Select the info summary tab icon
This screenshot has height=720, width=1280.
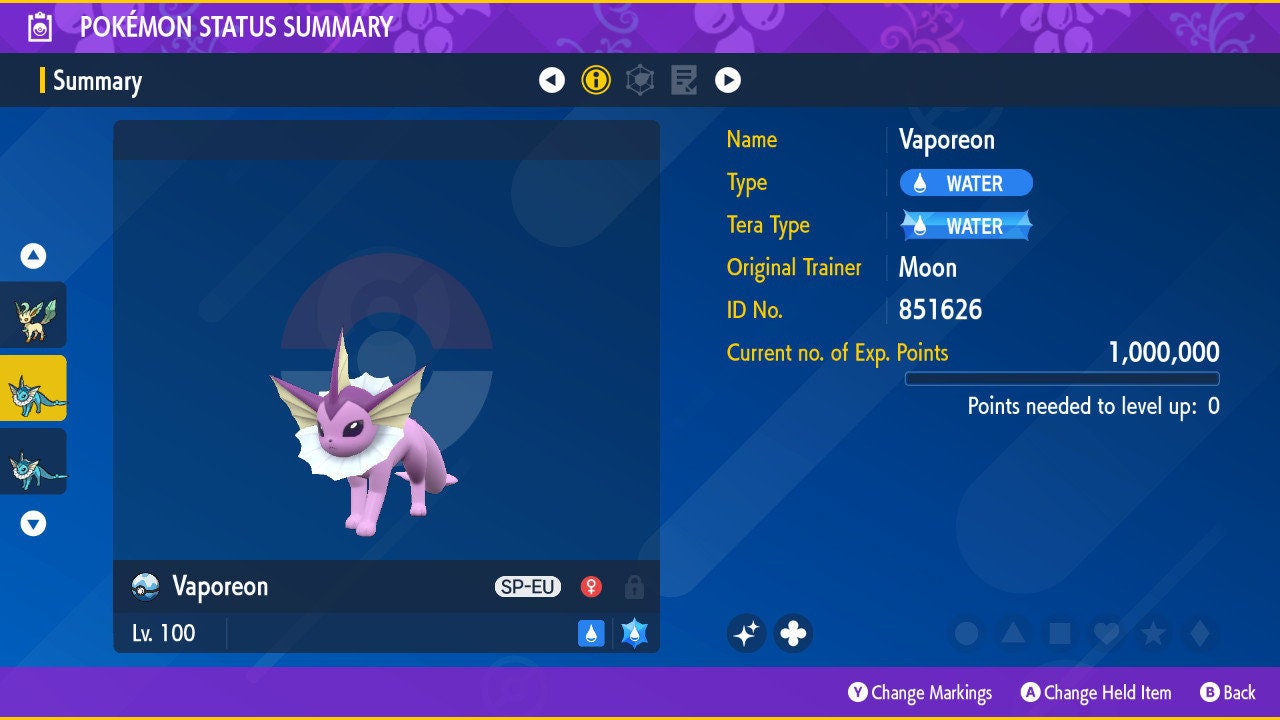[596, 80]
